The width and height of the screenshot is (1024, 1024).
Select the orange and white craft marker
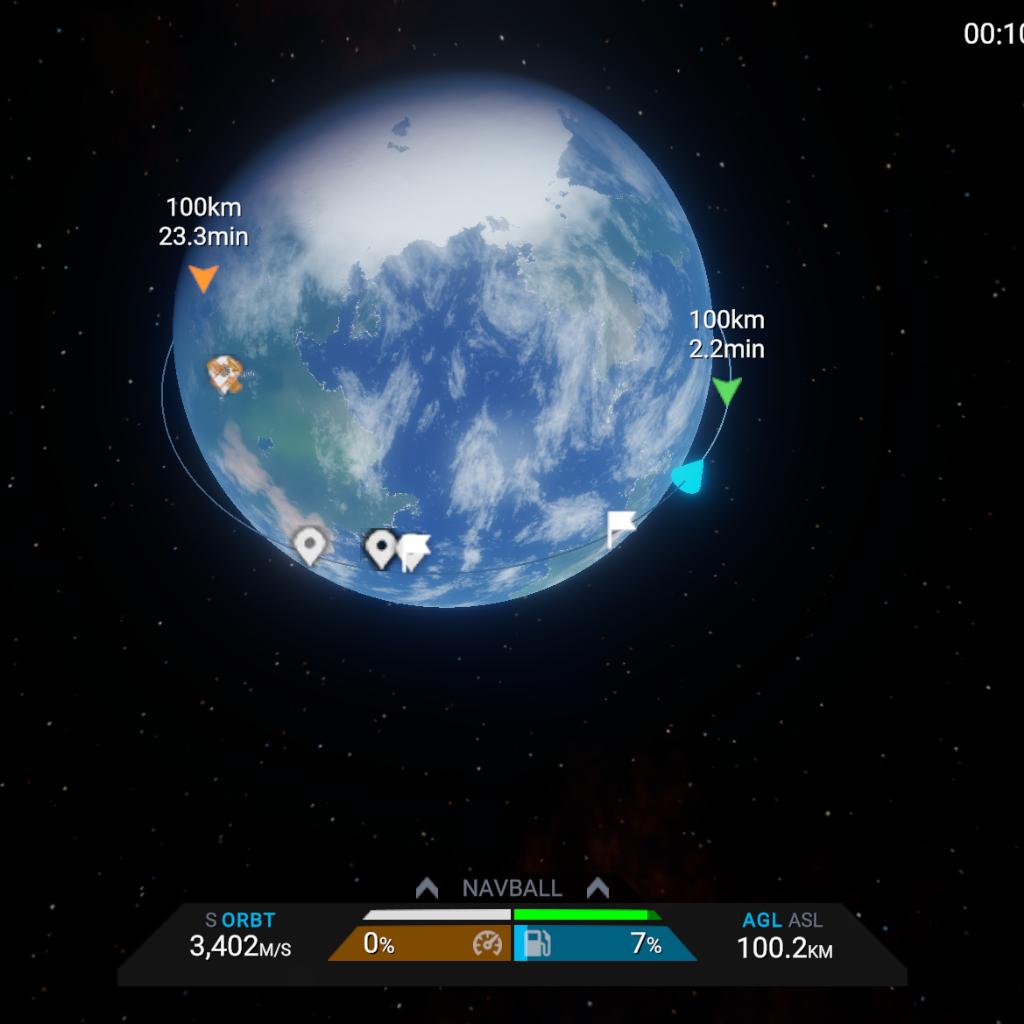point(225,374)
